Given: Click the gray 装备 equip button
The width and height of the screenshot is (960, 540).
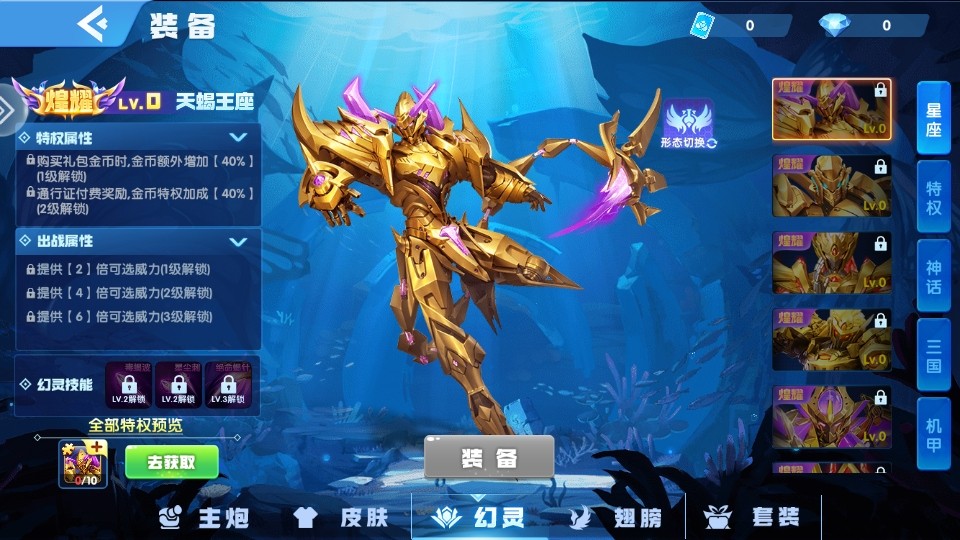Looking at the screenshot, I should pos(489,458).
